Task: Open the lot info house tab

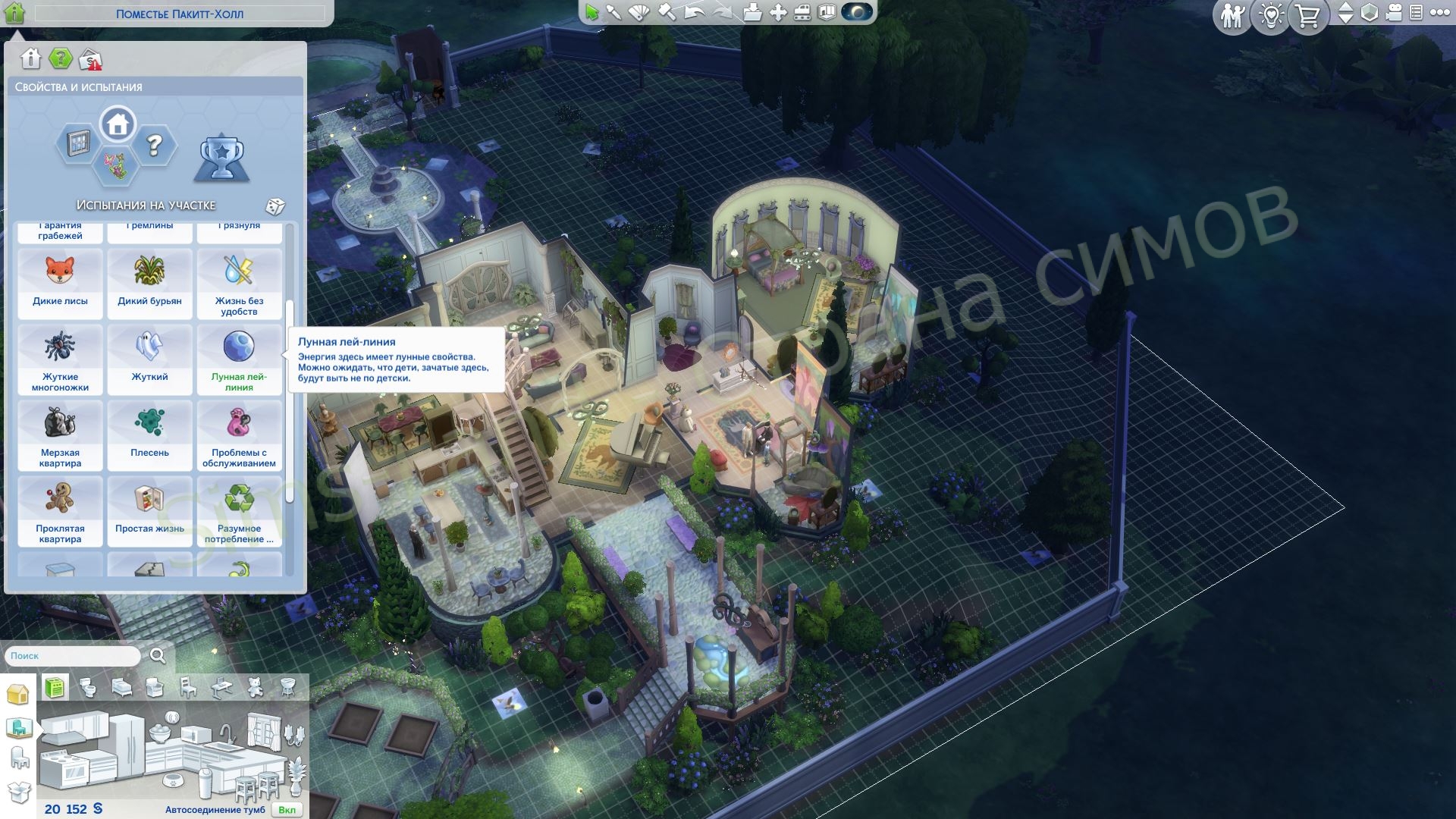Action: pos(30,58)
